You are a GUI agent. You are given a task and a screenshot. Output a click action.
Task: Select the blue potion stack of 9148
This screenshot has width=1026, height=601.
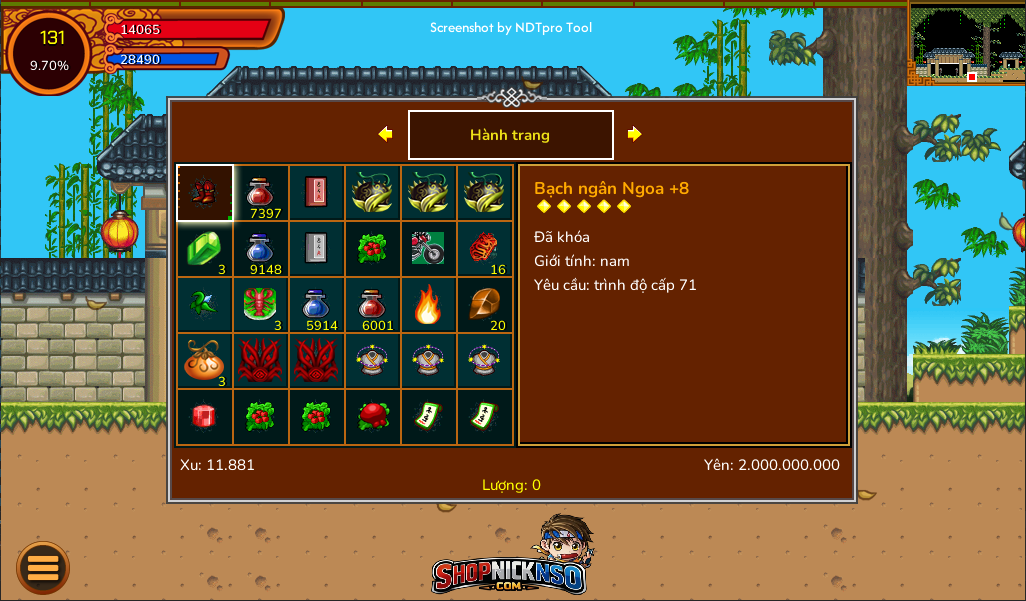(261, 249)
